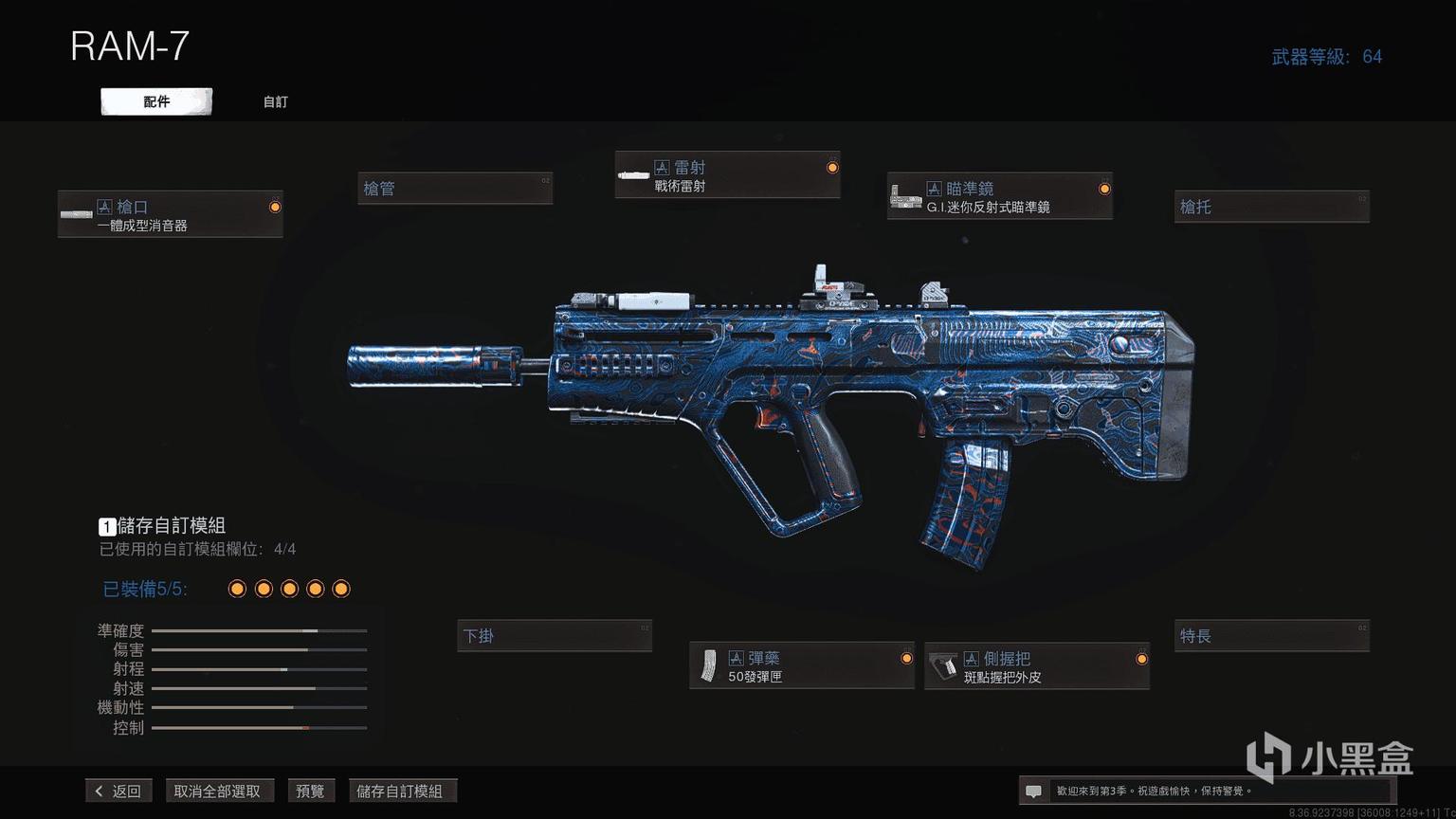Open the empty 槍管 barrel slot

(x=455, y=189)
